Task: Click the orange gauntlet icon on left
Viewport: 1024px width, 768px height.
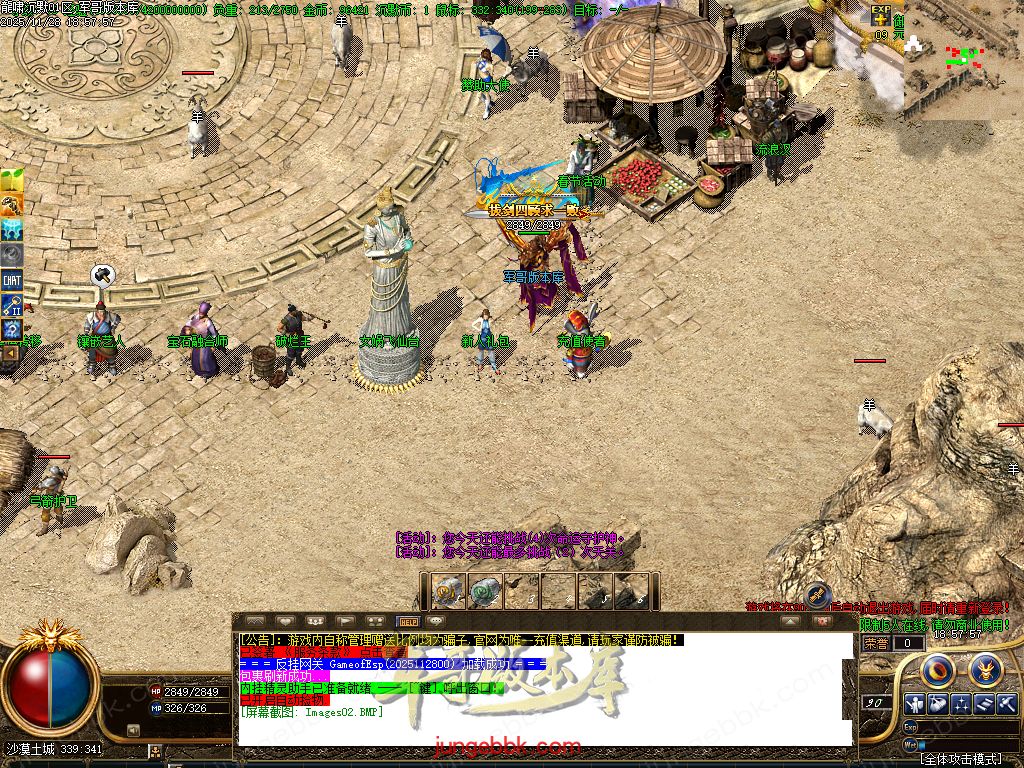Action: pyautogui.click(x=12, y=205)
